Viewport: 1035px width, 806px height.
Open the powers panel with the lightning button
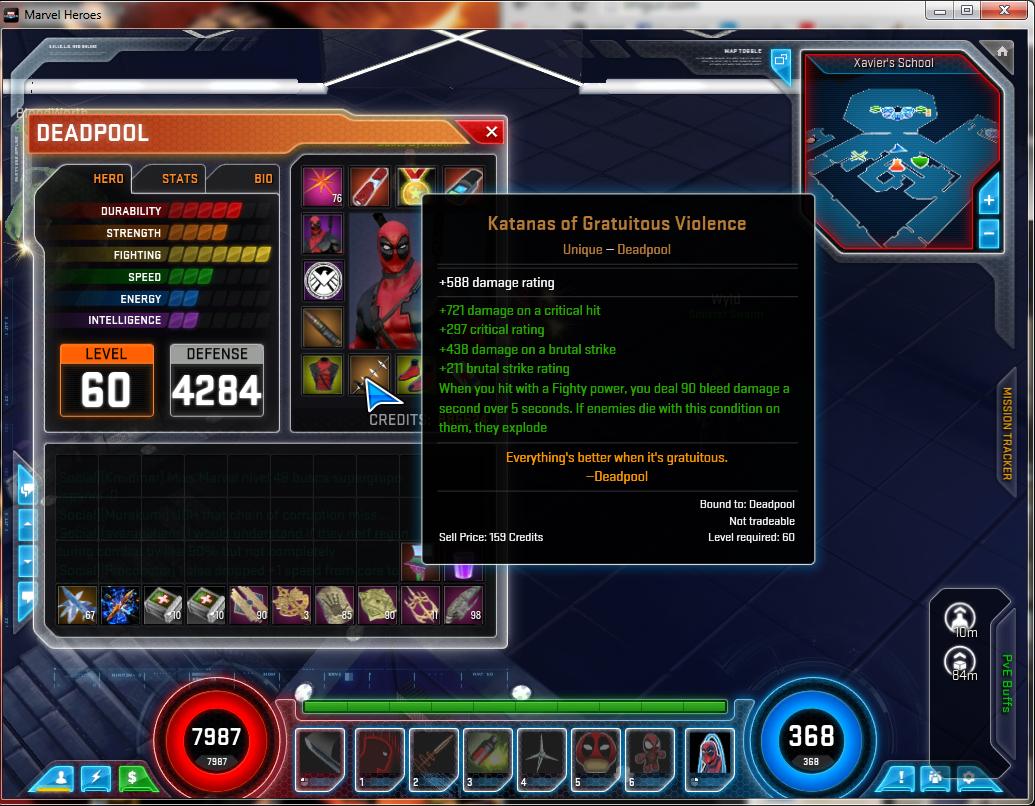[96, 776]
